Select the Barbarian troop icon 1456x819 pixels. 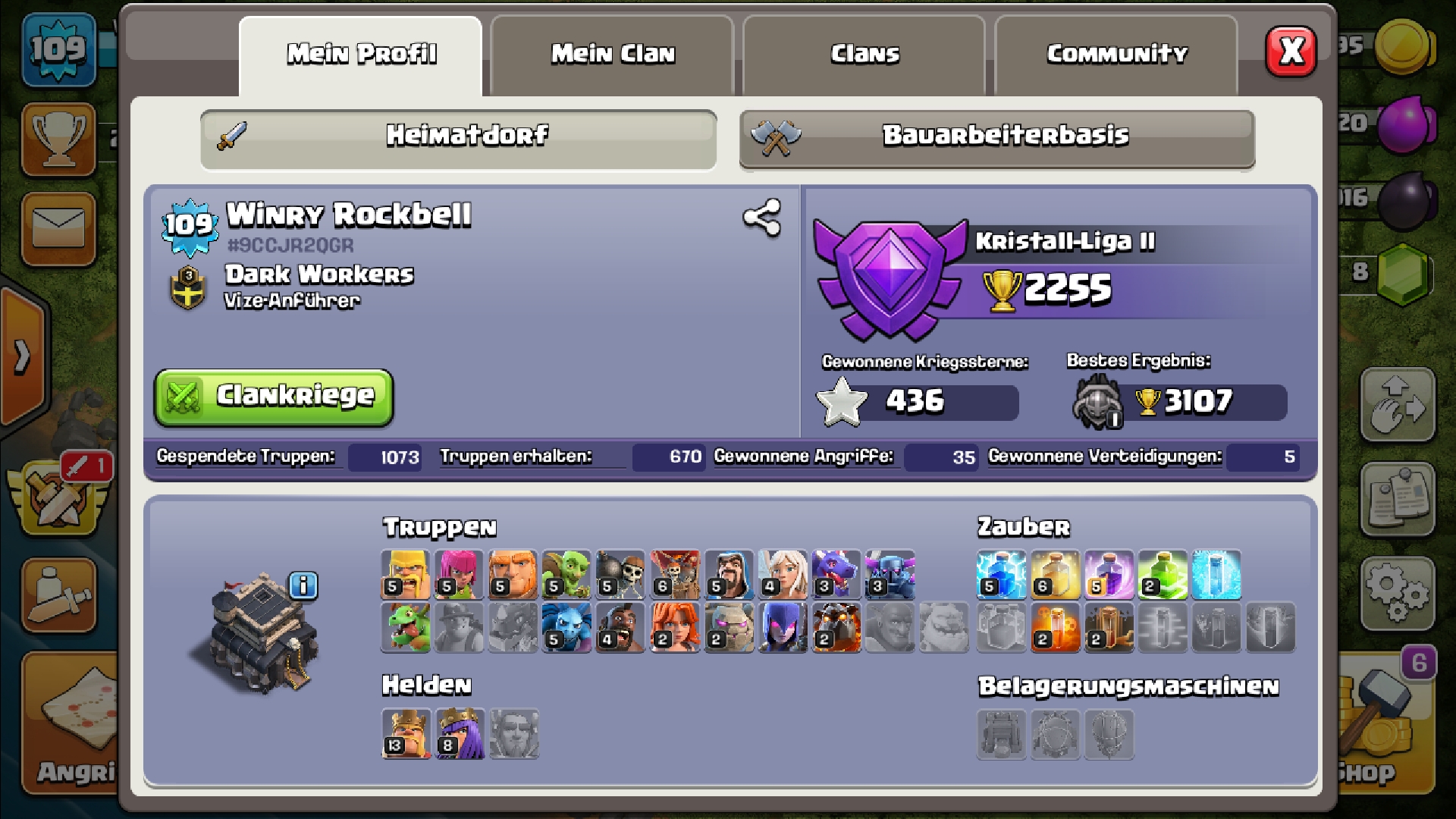(405, 575)
